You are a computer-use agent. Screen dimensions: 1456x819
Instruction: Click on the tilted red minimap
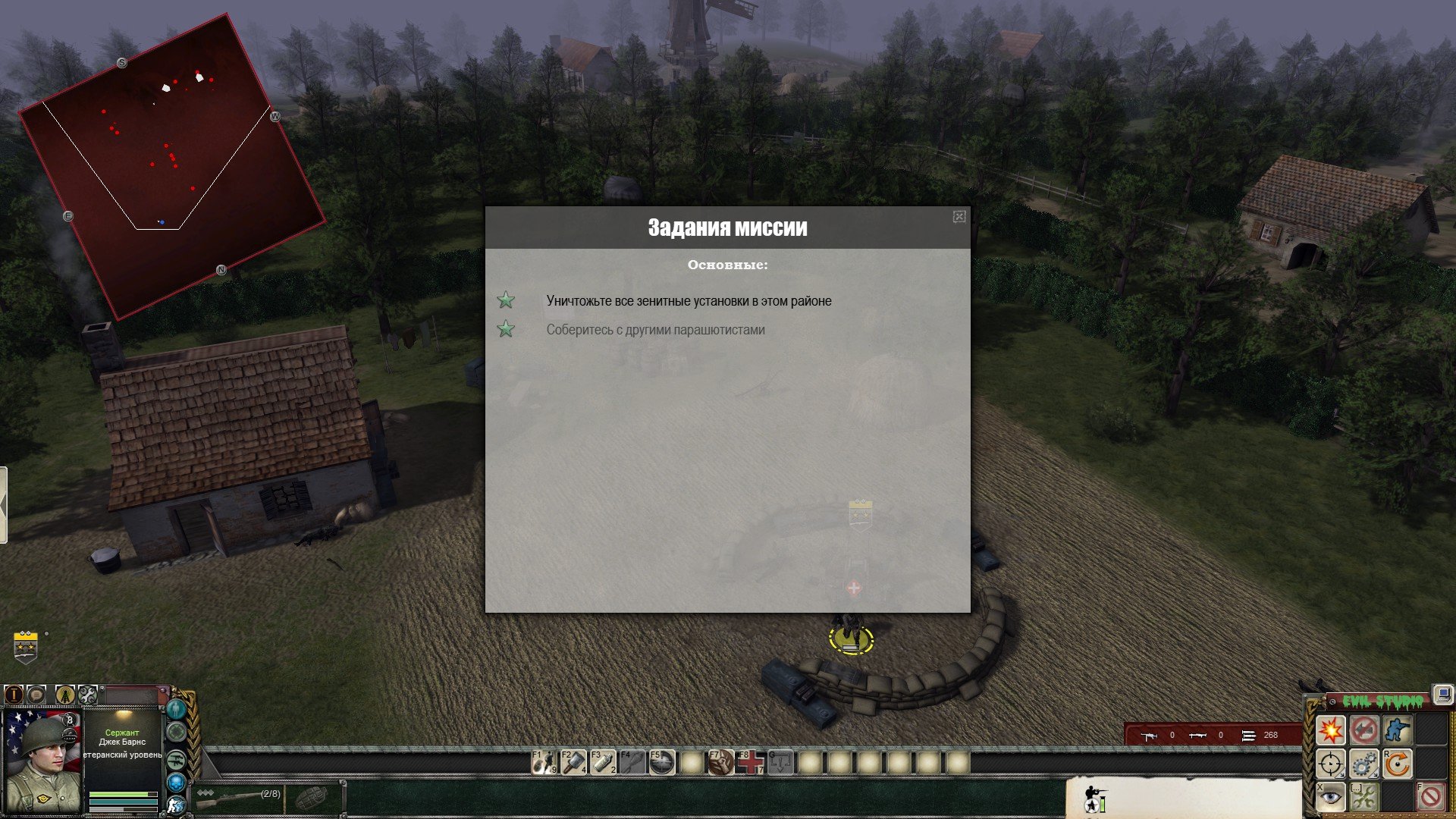click(172, 167)
